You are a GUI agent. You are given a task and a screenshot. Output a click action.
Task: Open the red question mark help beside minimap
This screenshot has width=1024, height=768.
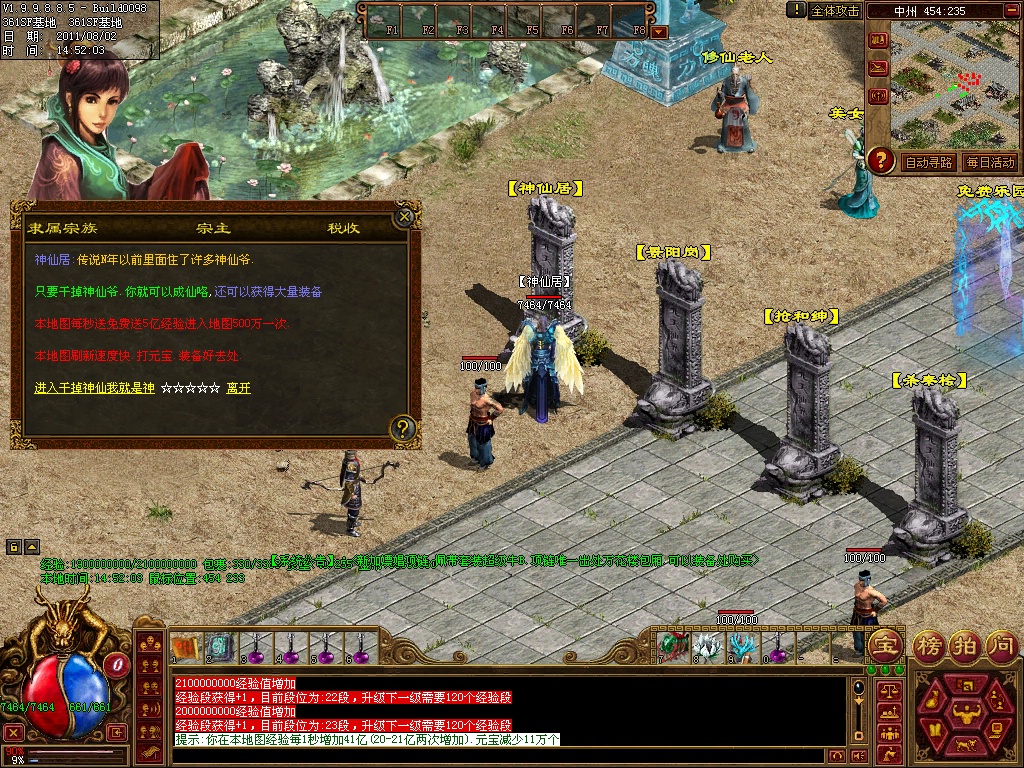[x=880, y=159]
